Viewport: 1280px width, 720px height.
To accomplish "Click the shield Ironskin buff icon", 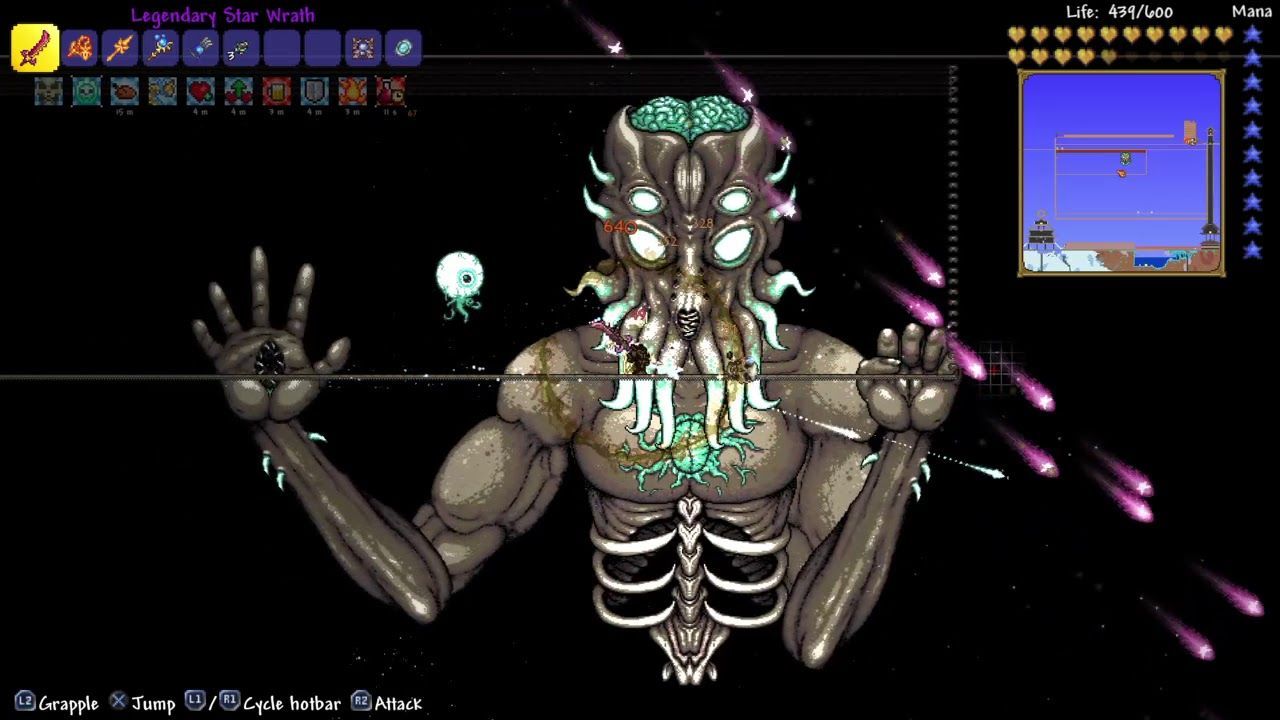I will tap(315, 91).
